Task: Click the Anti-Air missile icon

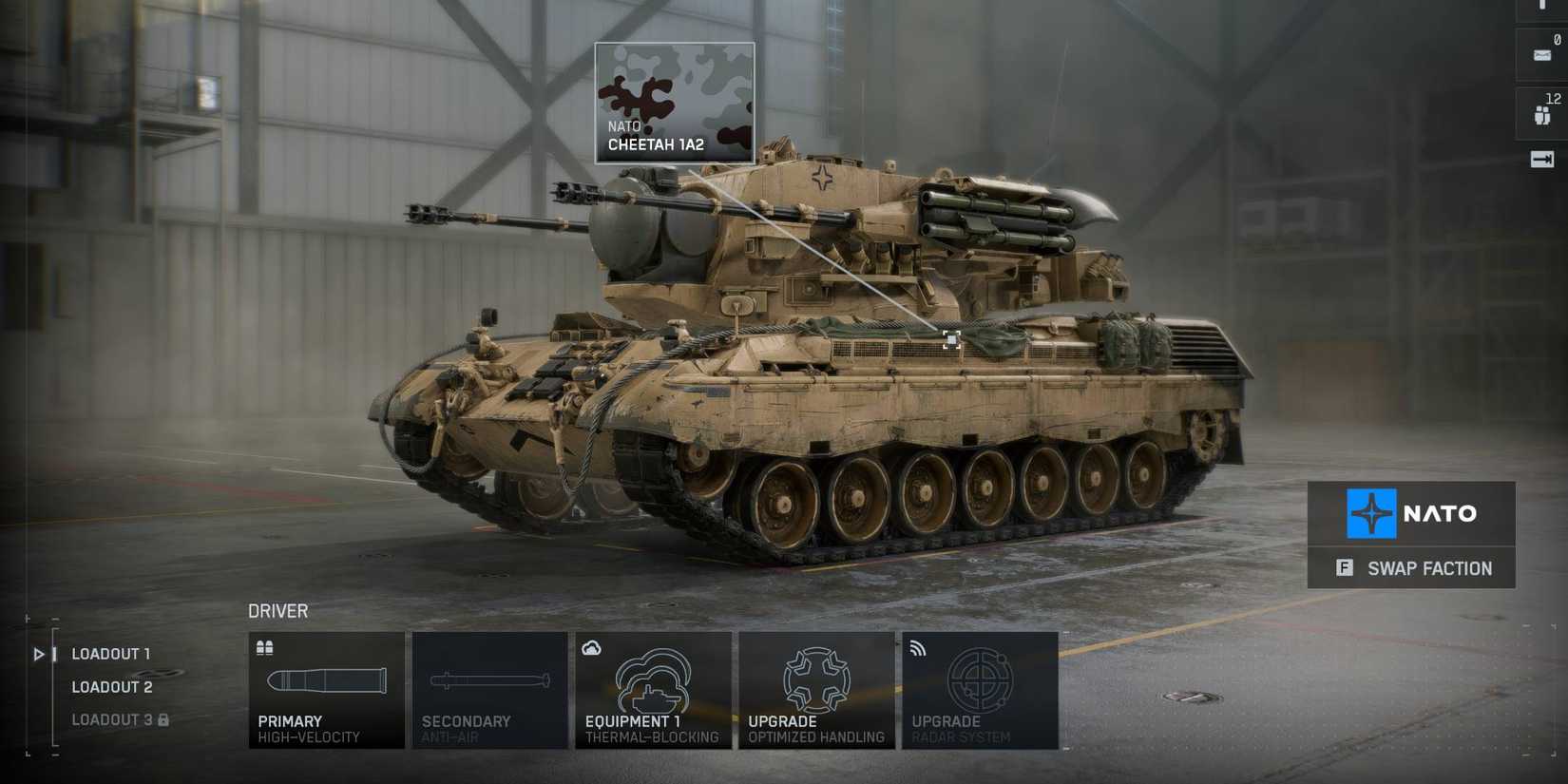Action: tap(490, 680)
